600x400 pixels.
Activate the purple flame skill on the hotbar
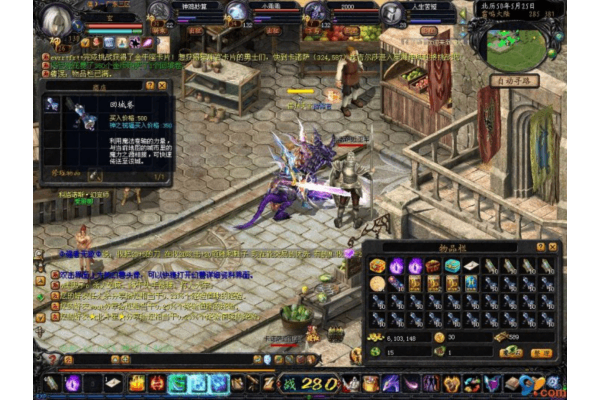click(72, 383)
